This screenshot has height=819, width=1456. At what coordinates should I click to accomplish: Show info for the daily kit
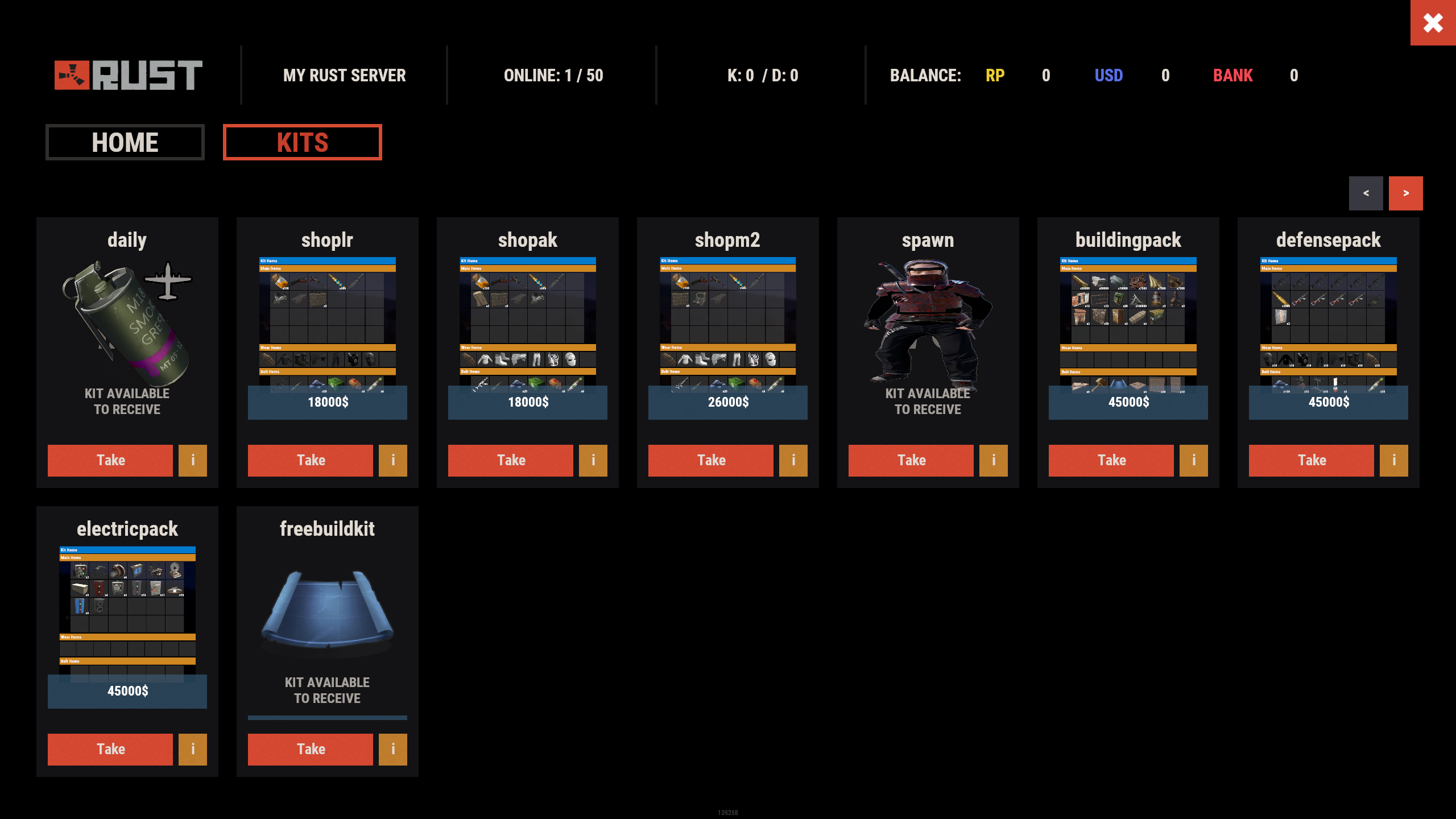click(x=193, y=460)
